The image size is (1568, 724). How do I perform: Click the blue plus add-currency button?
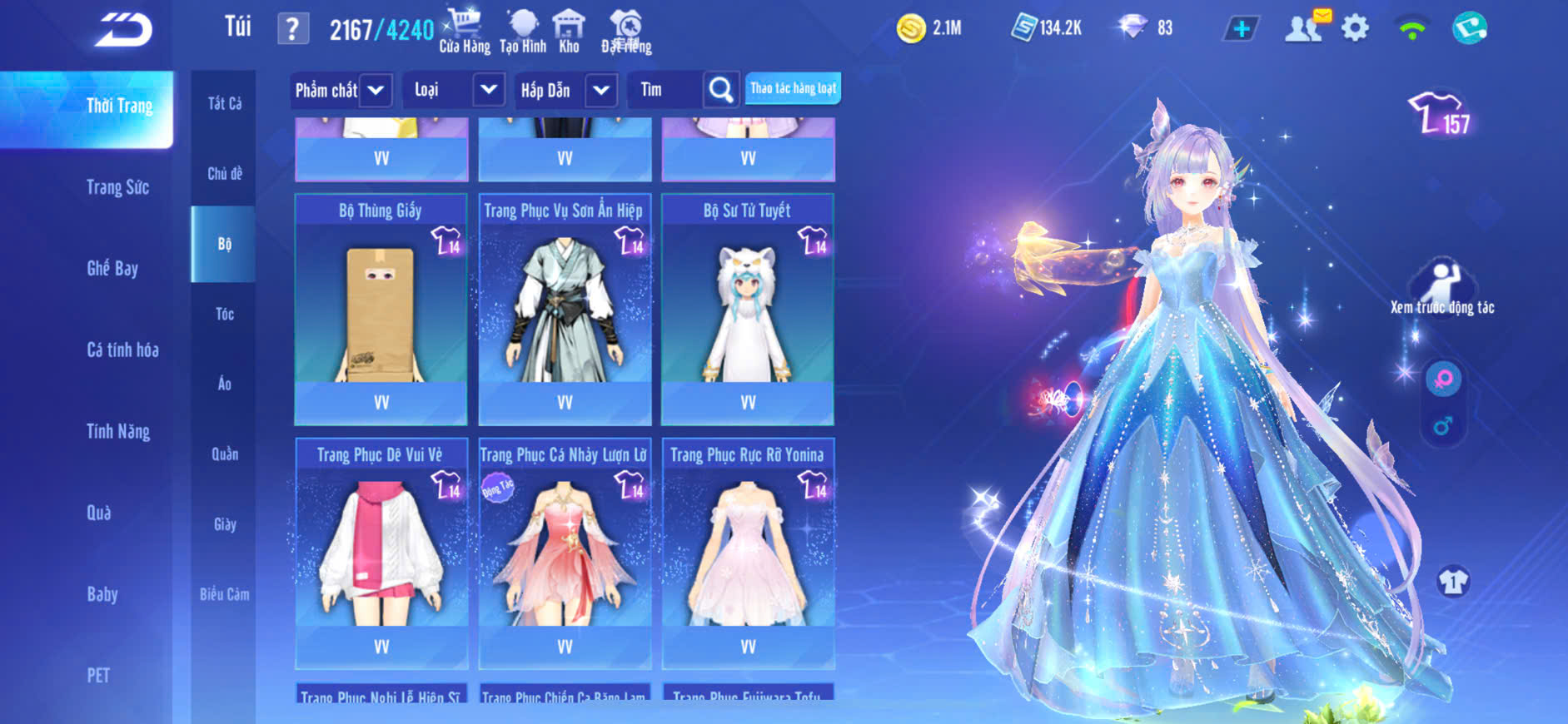click(1241, 29)
